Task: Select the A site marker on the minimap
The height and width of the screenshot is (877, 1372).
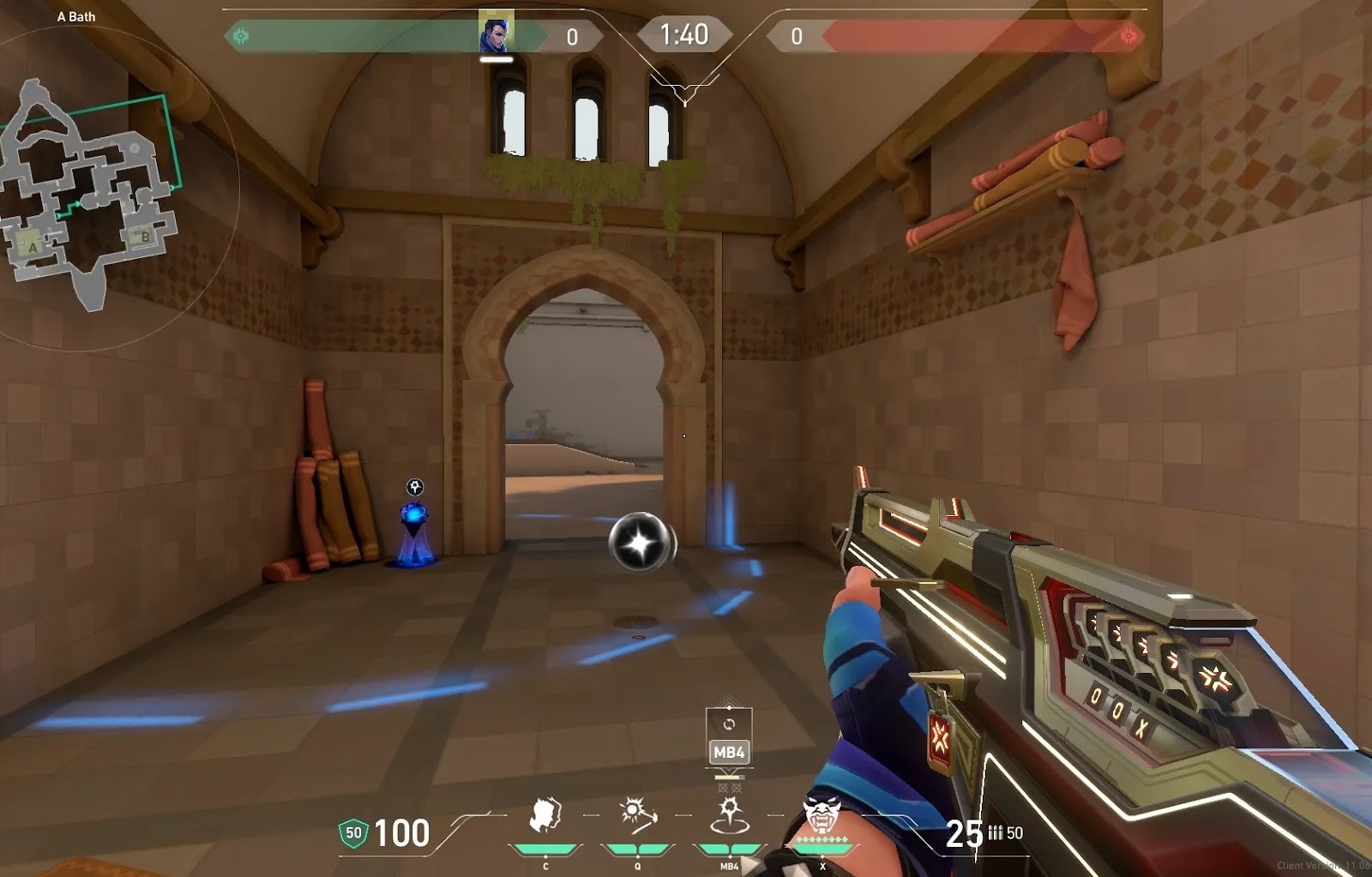Action: tap(33, 246)
